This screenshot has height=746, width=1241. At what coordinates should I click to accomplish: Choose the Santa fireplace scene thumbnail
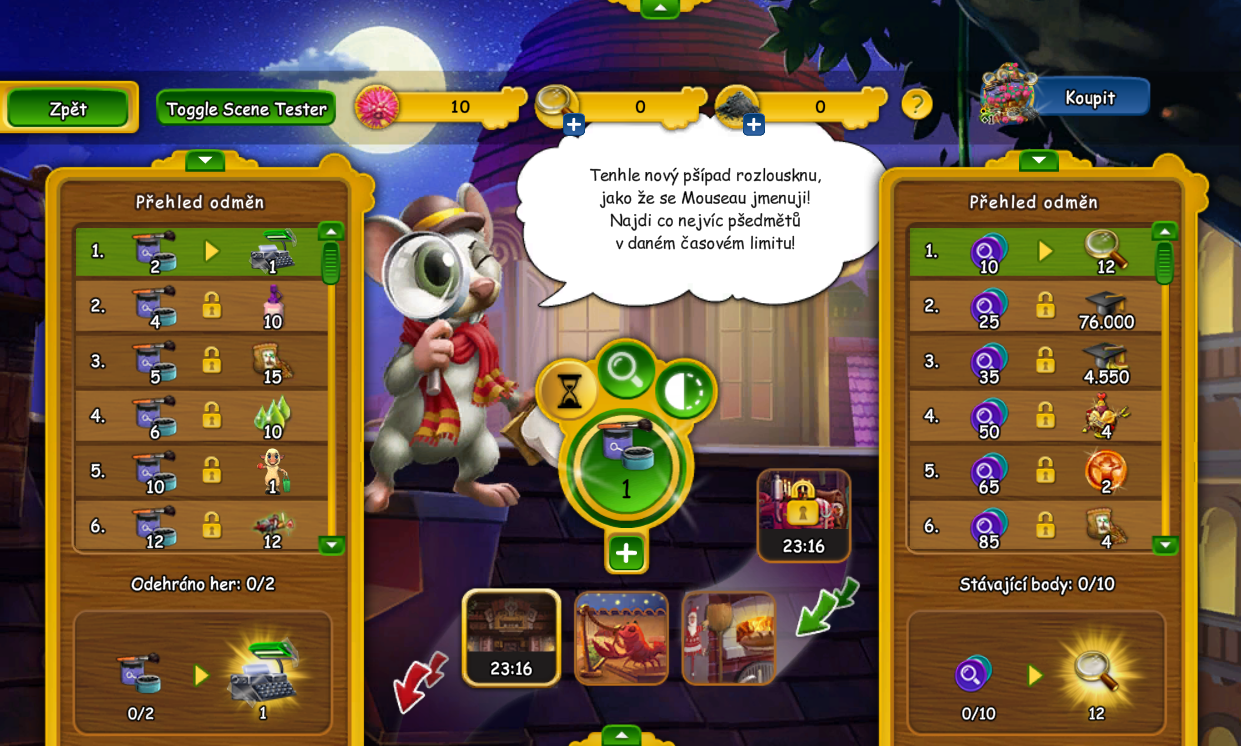point(728,638)
